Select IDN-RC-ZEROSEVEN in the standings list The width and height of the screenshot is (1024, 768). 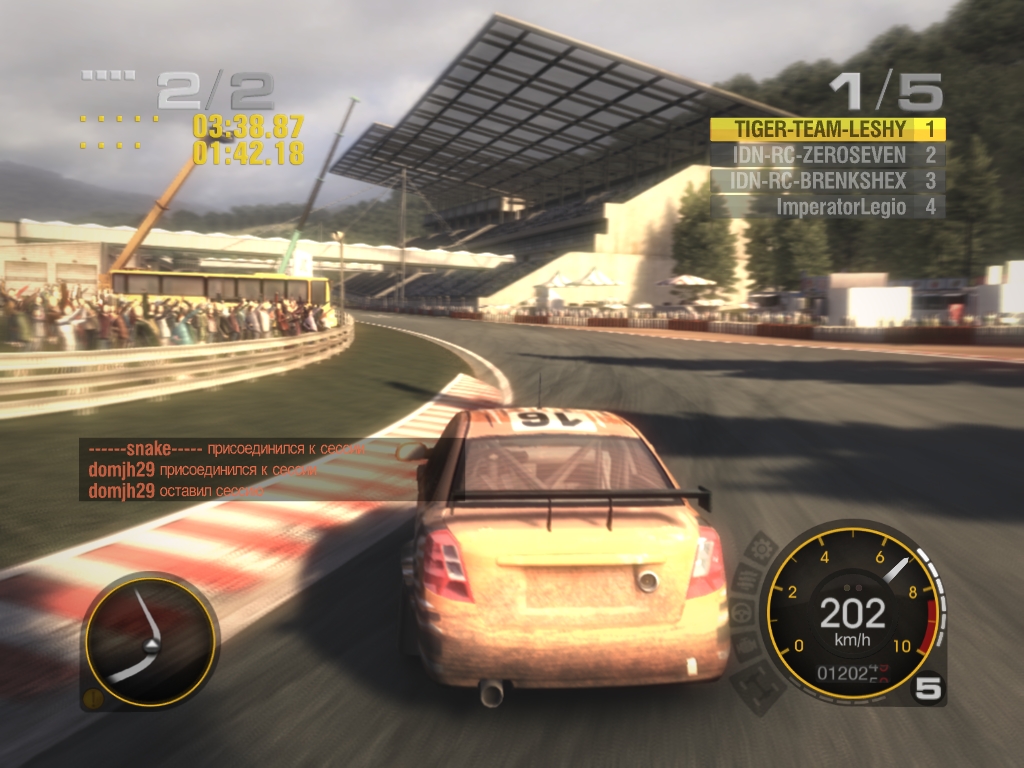pyautogui.click(x=827, y=155)
